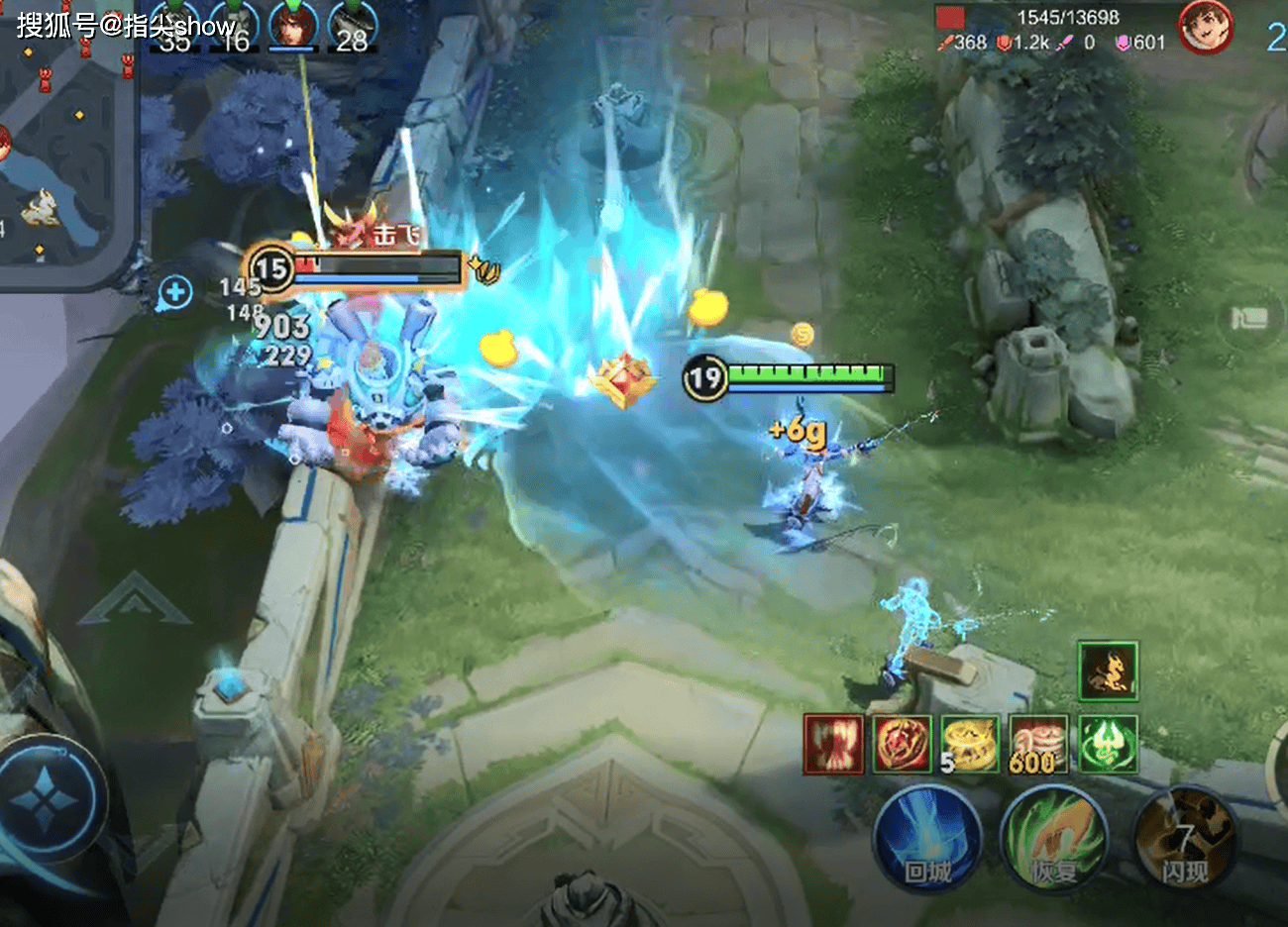Select the teammate portrait with 16 timer
The width and height of the screenshot is (1288, 927).
pos(234,26)
